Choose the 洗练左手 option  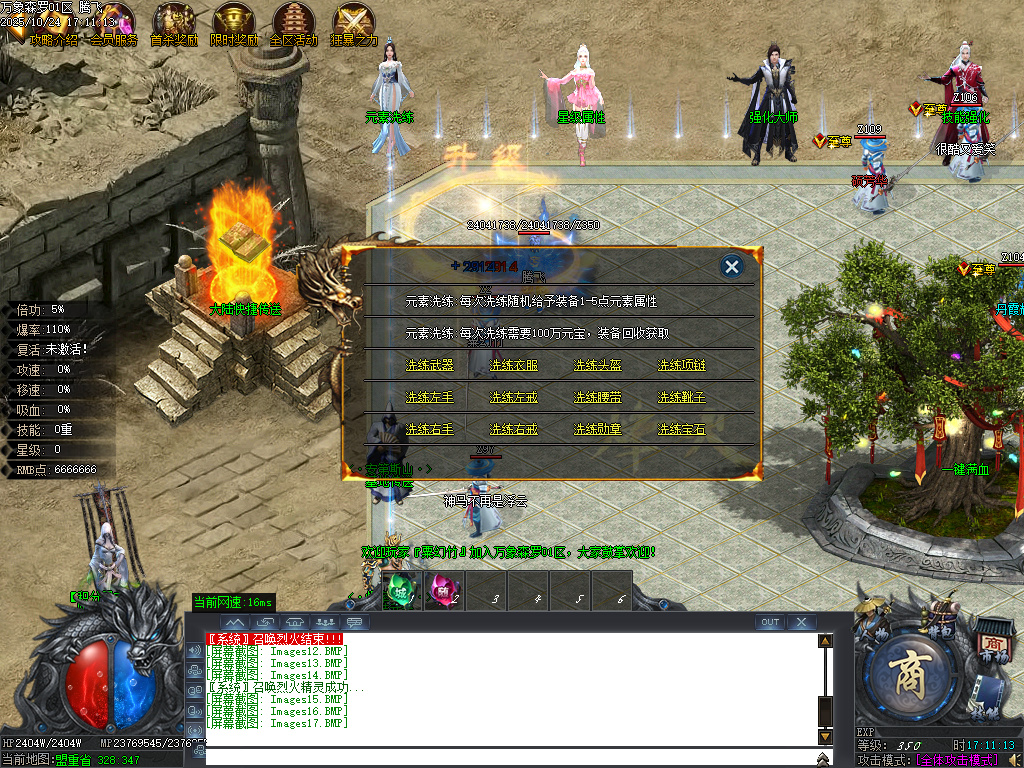(x=429, y=397)
